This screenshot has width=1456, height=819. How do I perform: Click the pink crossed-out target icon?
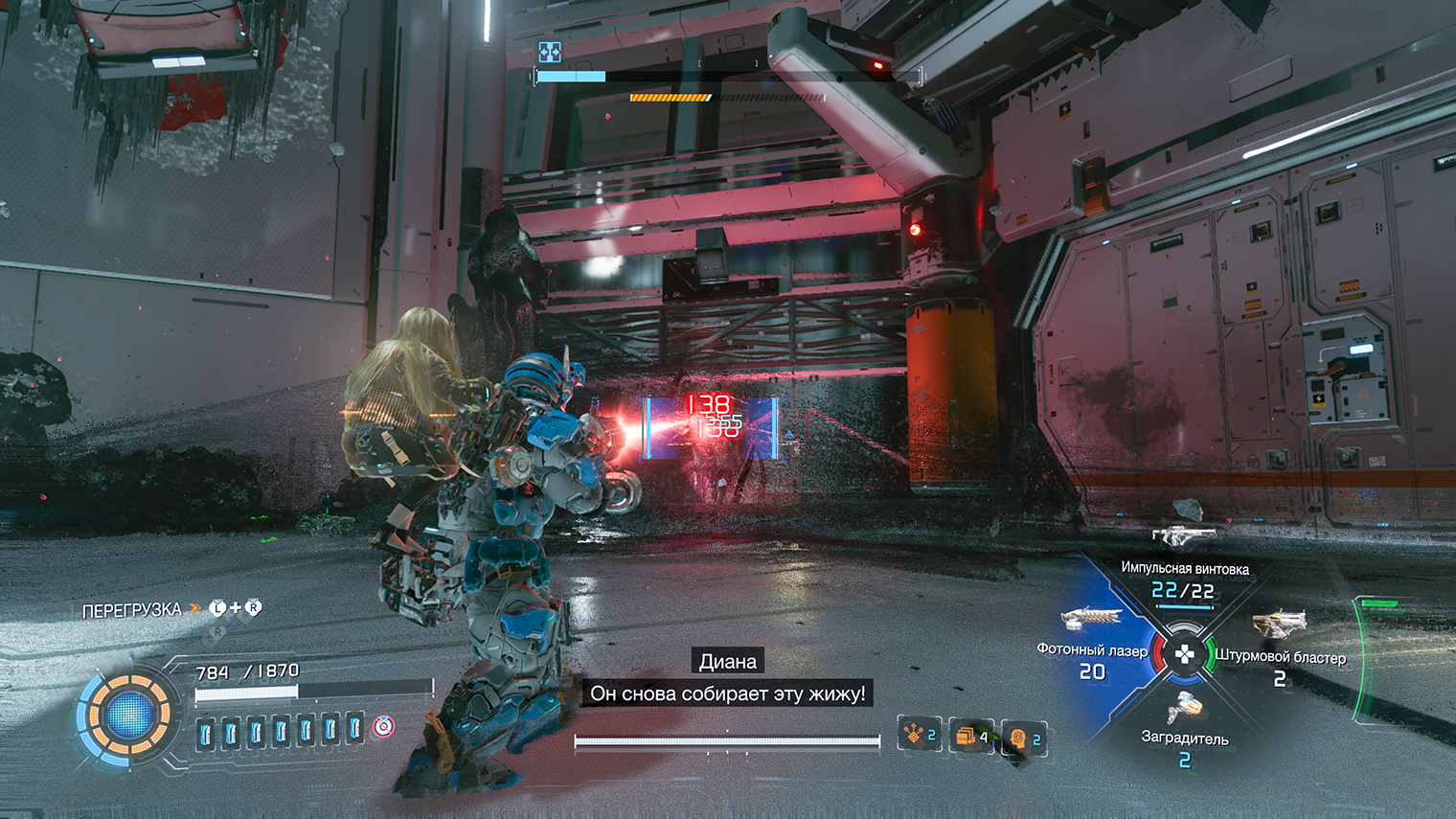(x=383, y=726)
